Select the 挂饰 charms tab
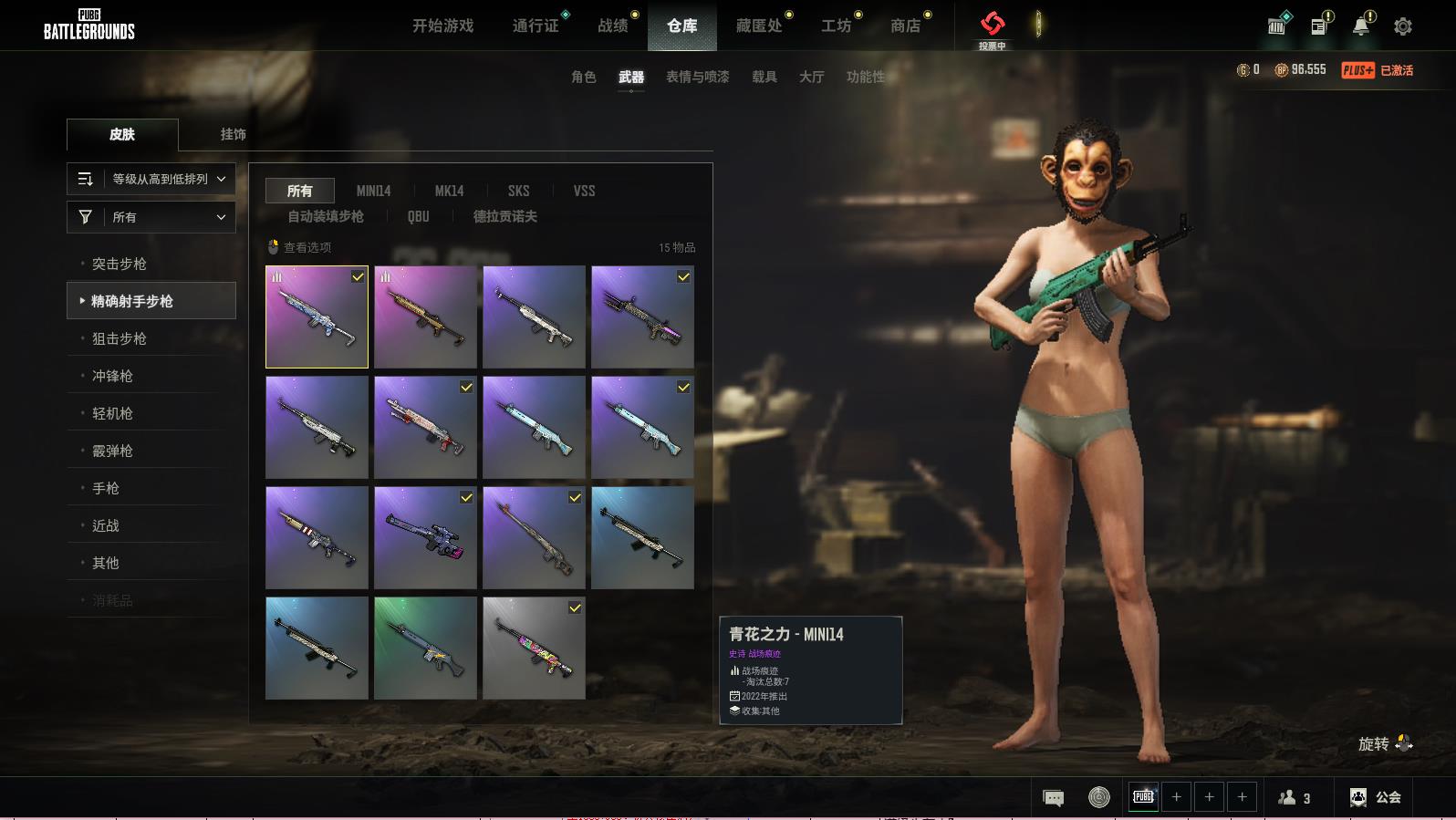The image size is (1456, 820). (x=233, y=134)
